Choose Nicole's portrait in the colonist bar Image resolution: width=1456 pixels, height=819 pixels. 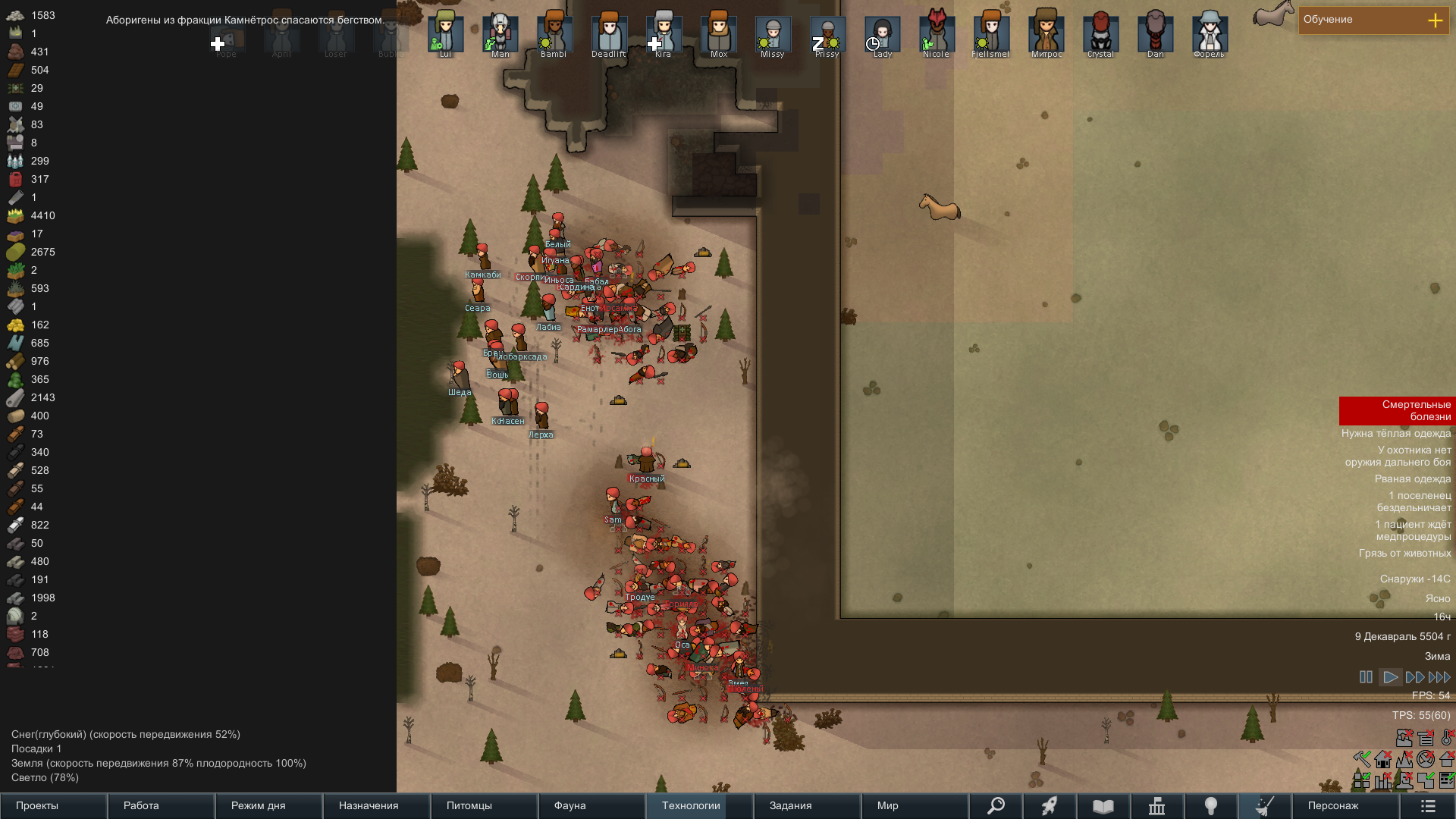[x=937, y=34]
